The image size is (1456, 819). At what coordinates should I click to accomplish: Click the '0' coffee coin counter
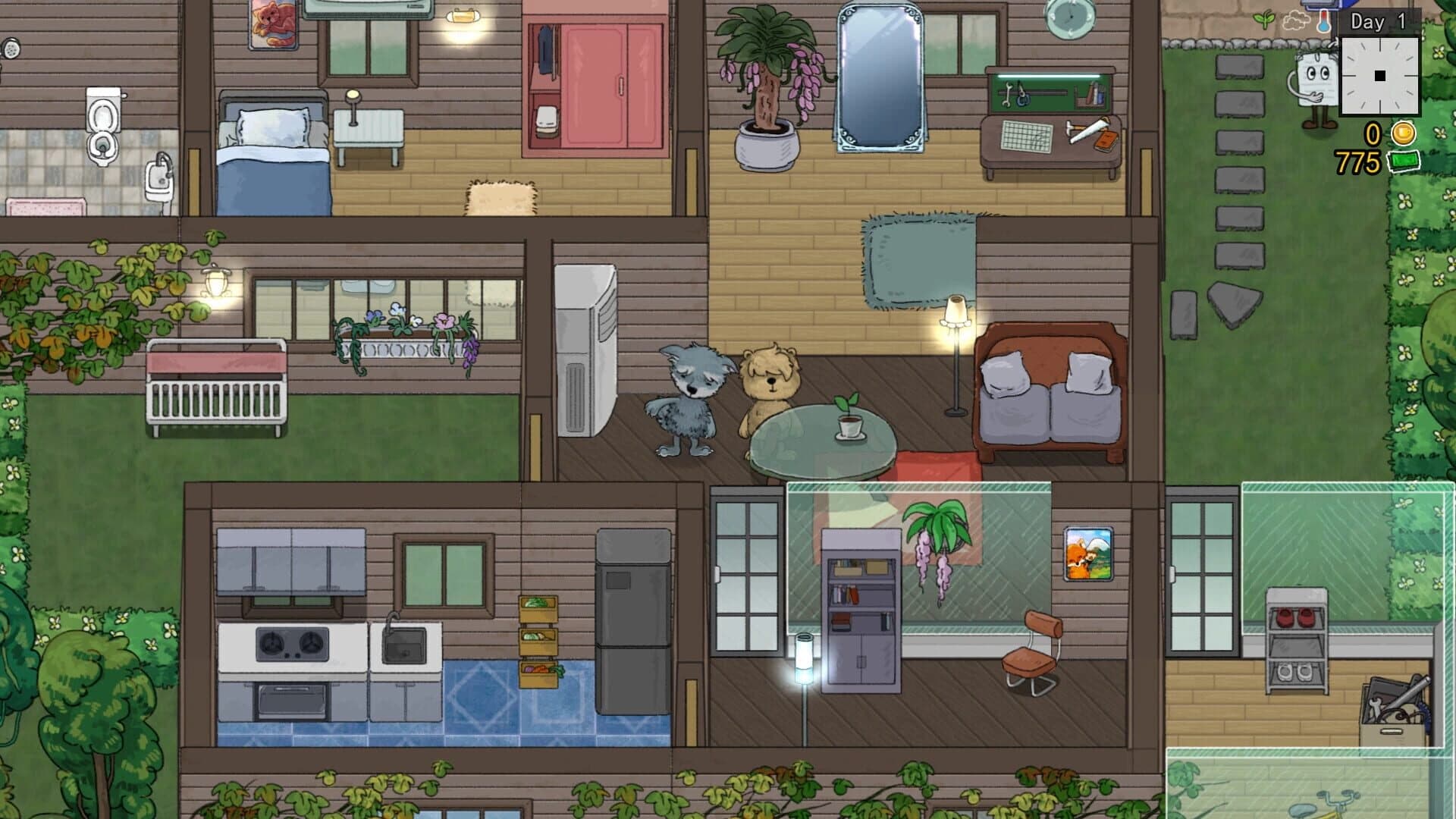click(1373, 133)
